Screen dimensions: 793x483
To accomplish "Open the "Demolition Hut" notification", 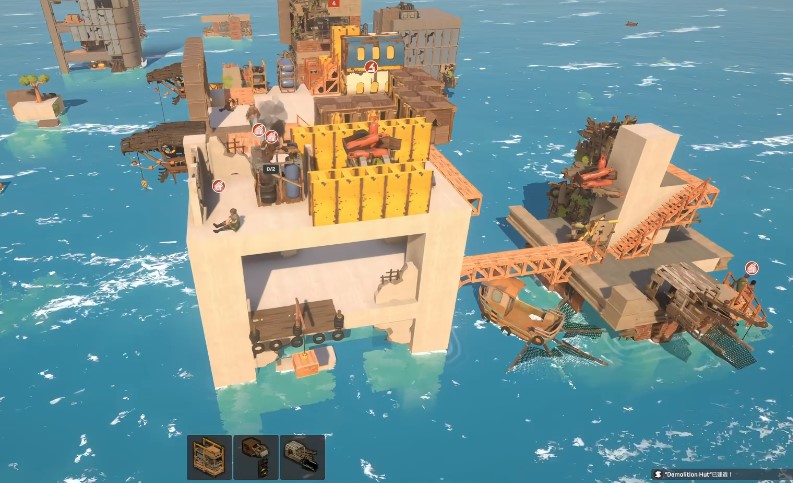I will (x=712, y=473).
